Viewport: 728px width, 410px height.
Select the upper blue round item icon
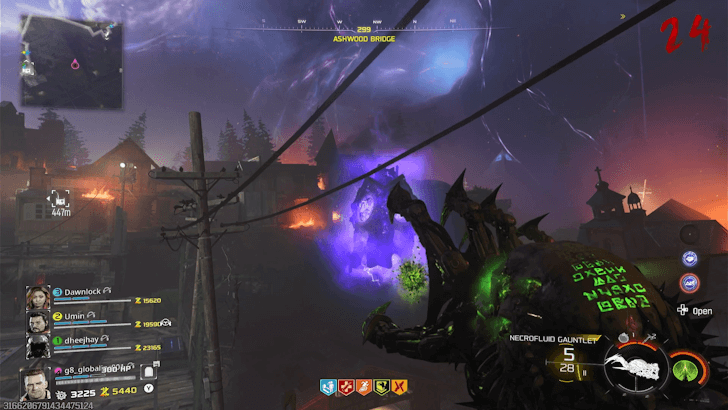[x=688, y=258]
